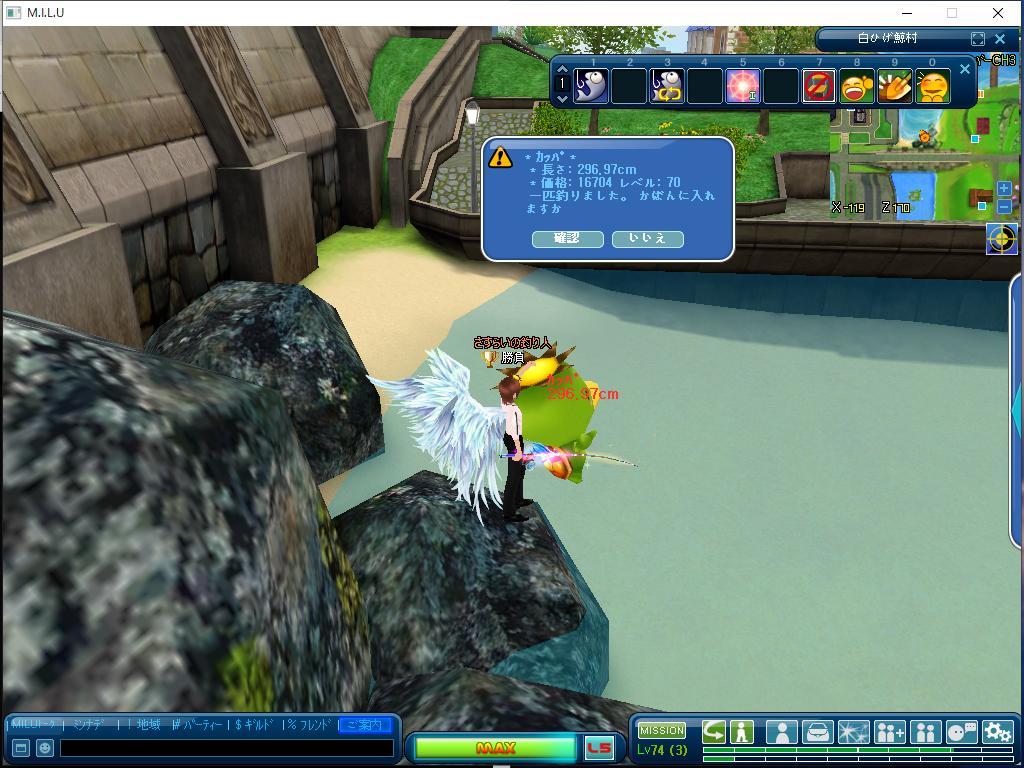Viewport: 1024px width, 768px height.
Task: Zoom out the minimap with the minus button
Action: (1004, 206)
